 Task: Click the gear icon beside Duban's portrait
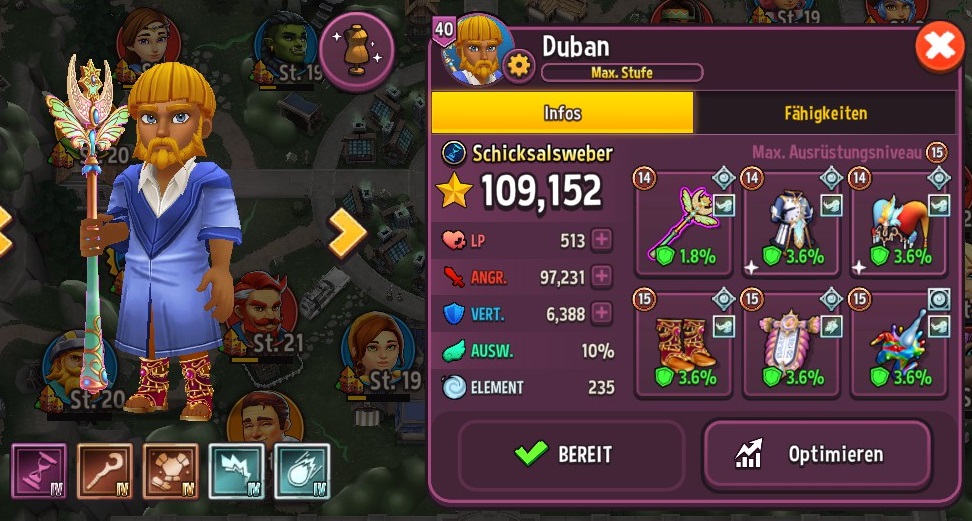pyautogui.click(x=519, y=66)
